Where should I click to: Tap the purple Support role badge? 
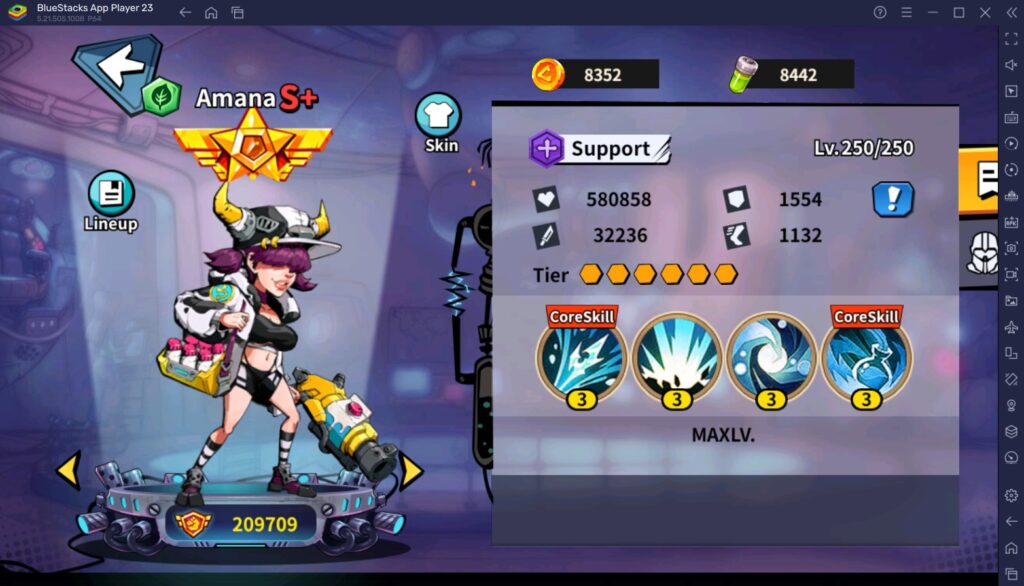tap(547, 149)
